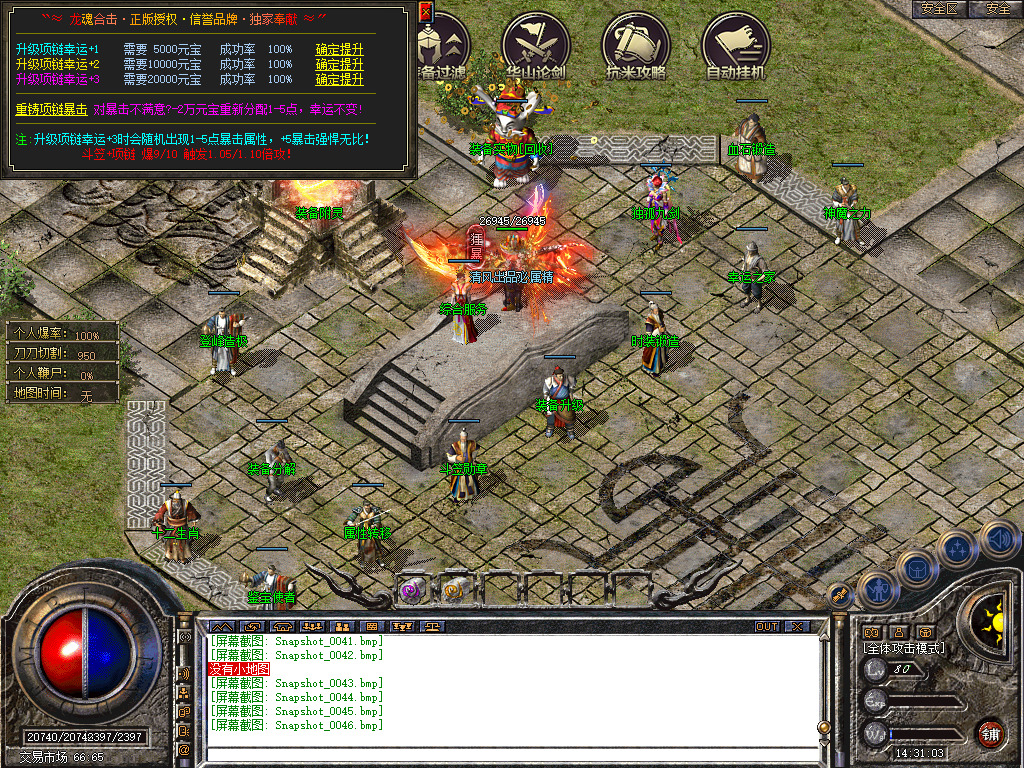Confirm upgrading necklace luck +2
This screenshot has width=1024, height=768.
tap(340, 64)
